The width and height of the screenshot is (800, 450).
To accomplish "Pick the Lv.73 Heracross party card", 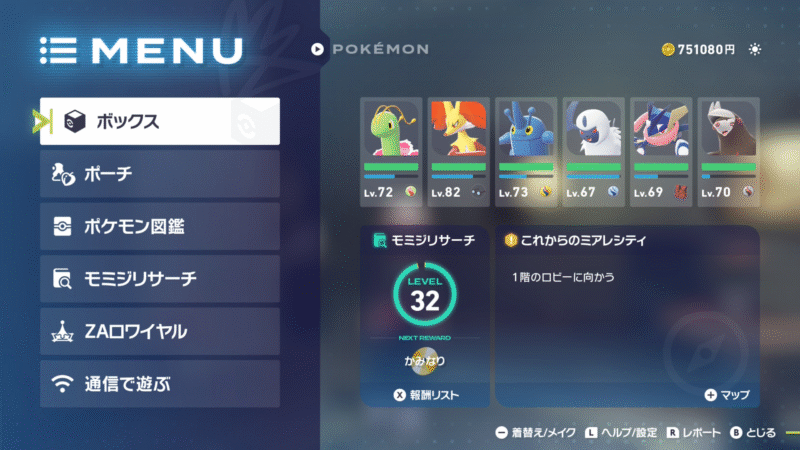I will click(525, 149).
